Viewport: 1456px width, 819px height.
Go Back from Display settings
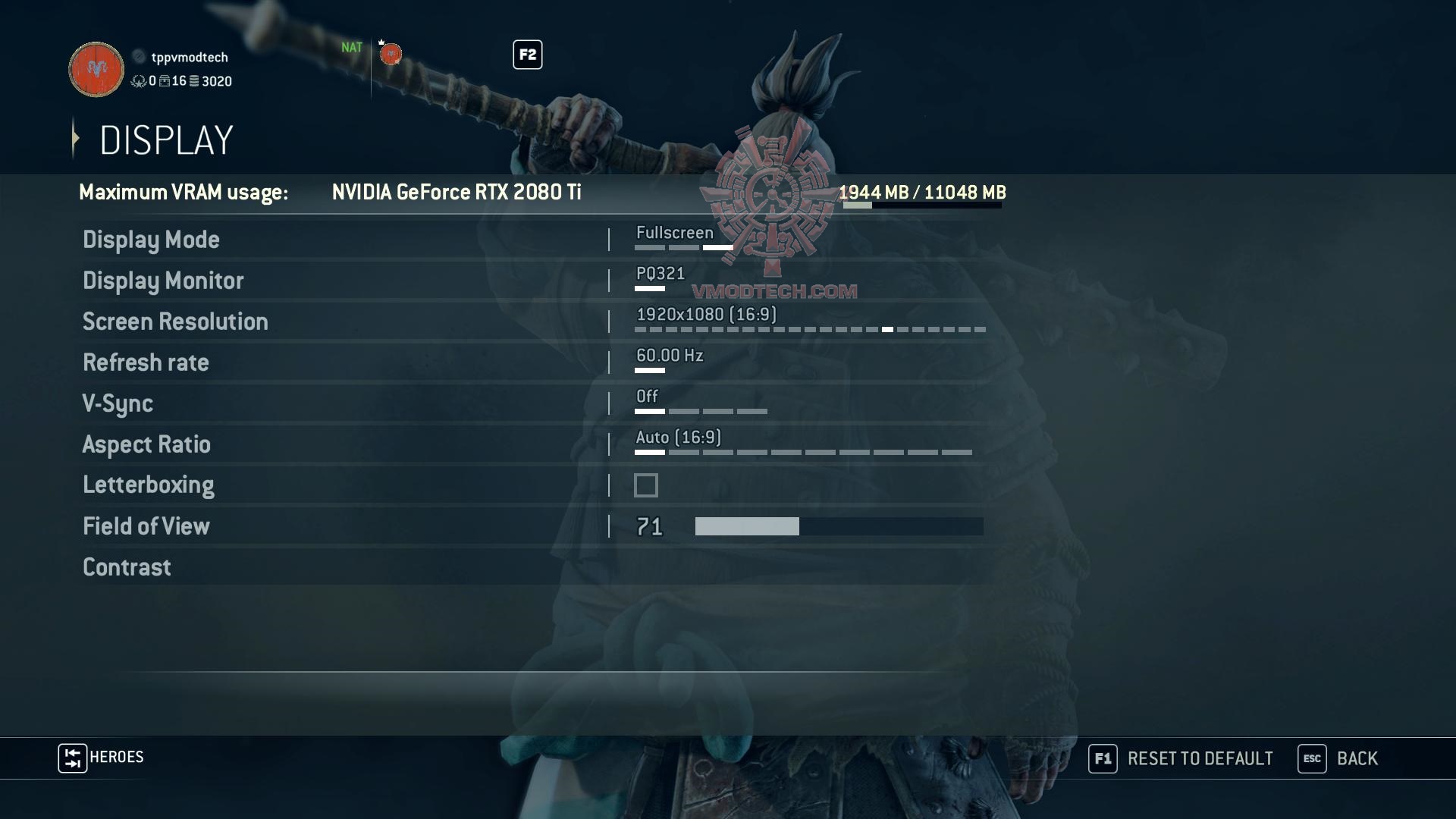click(x=1338, y=758)
